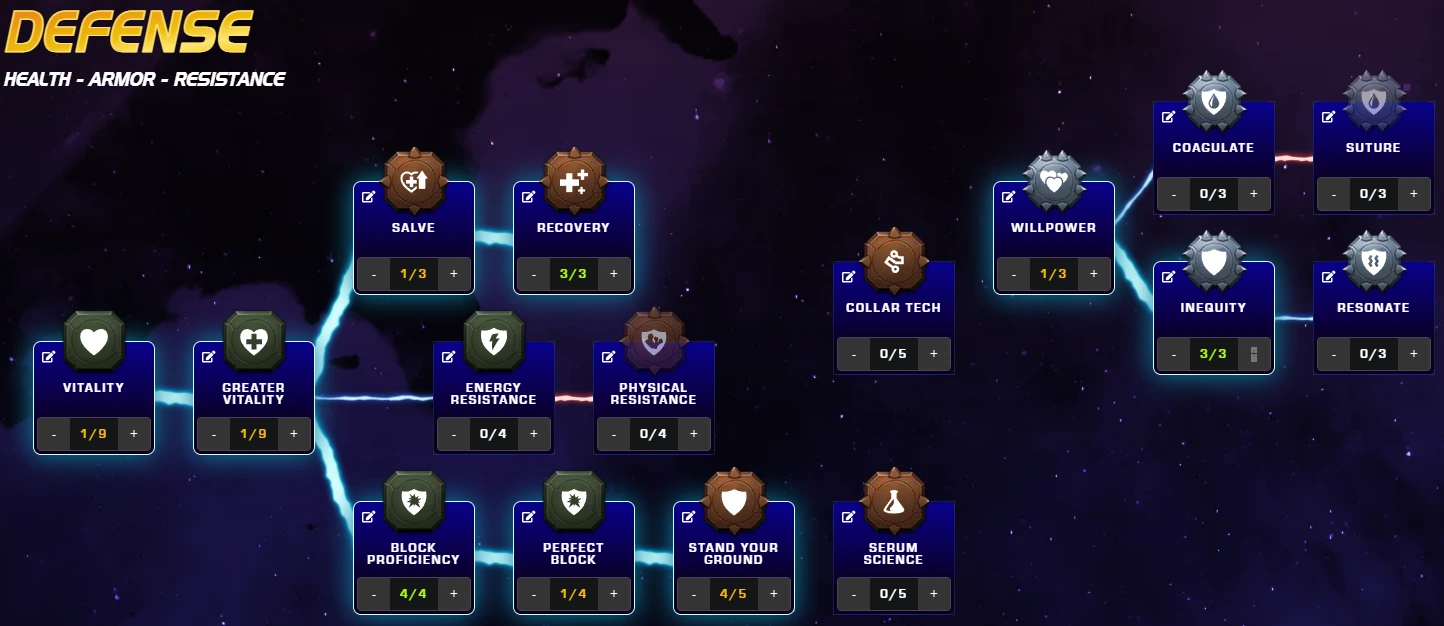Decrease Recovery skill rank
This screenshot has width=1444, height=626.
click(x=534, y=274)
